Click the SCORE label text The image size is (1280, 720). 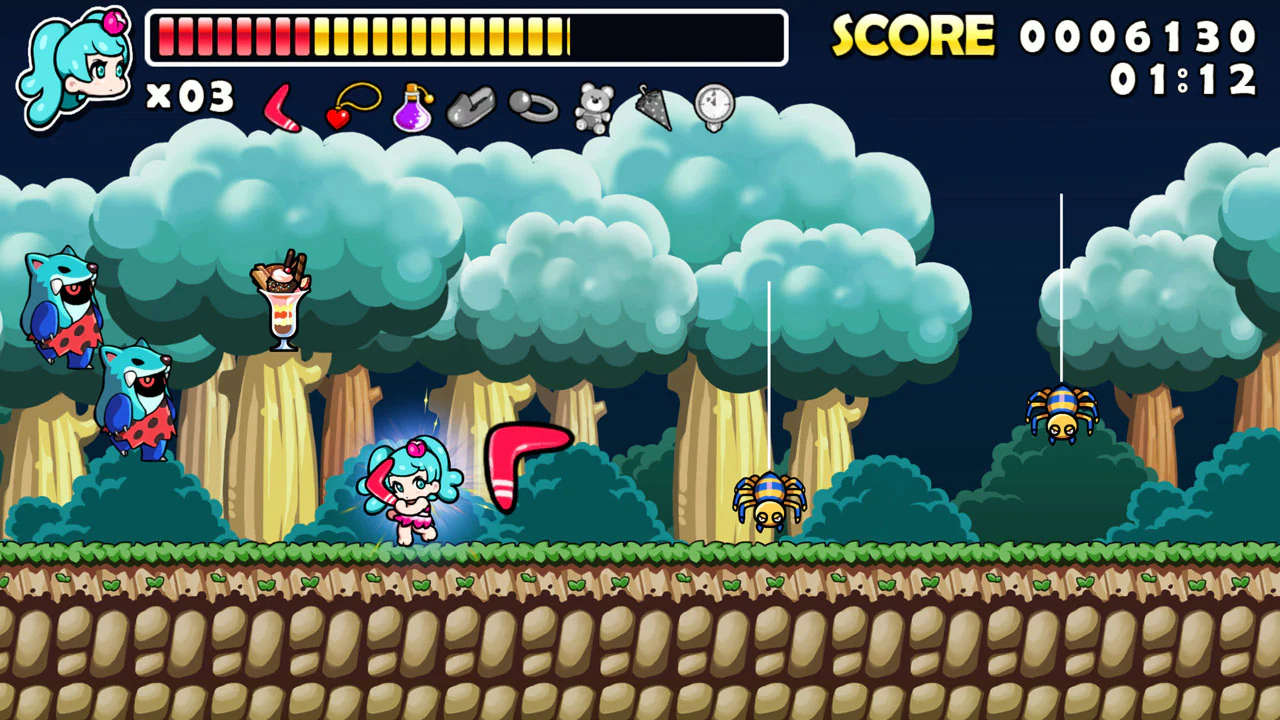click(x=912, y=35)
